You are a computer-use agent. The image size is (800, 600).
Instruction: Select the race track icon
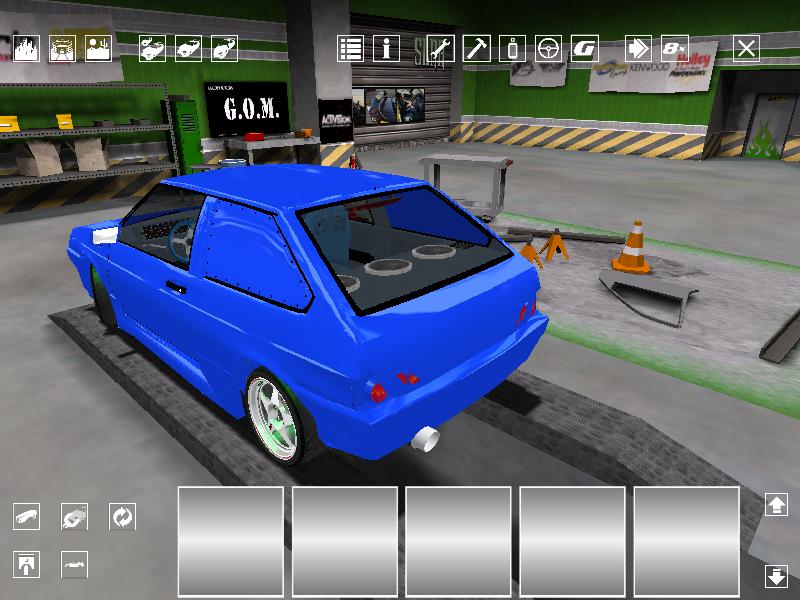pyautogui.click(x=62, y=48)
